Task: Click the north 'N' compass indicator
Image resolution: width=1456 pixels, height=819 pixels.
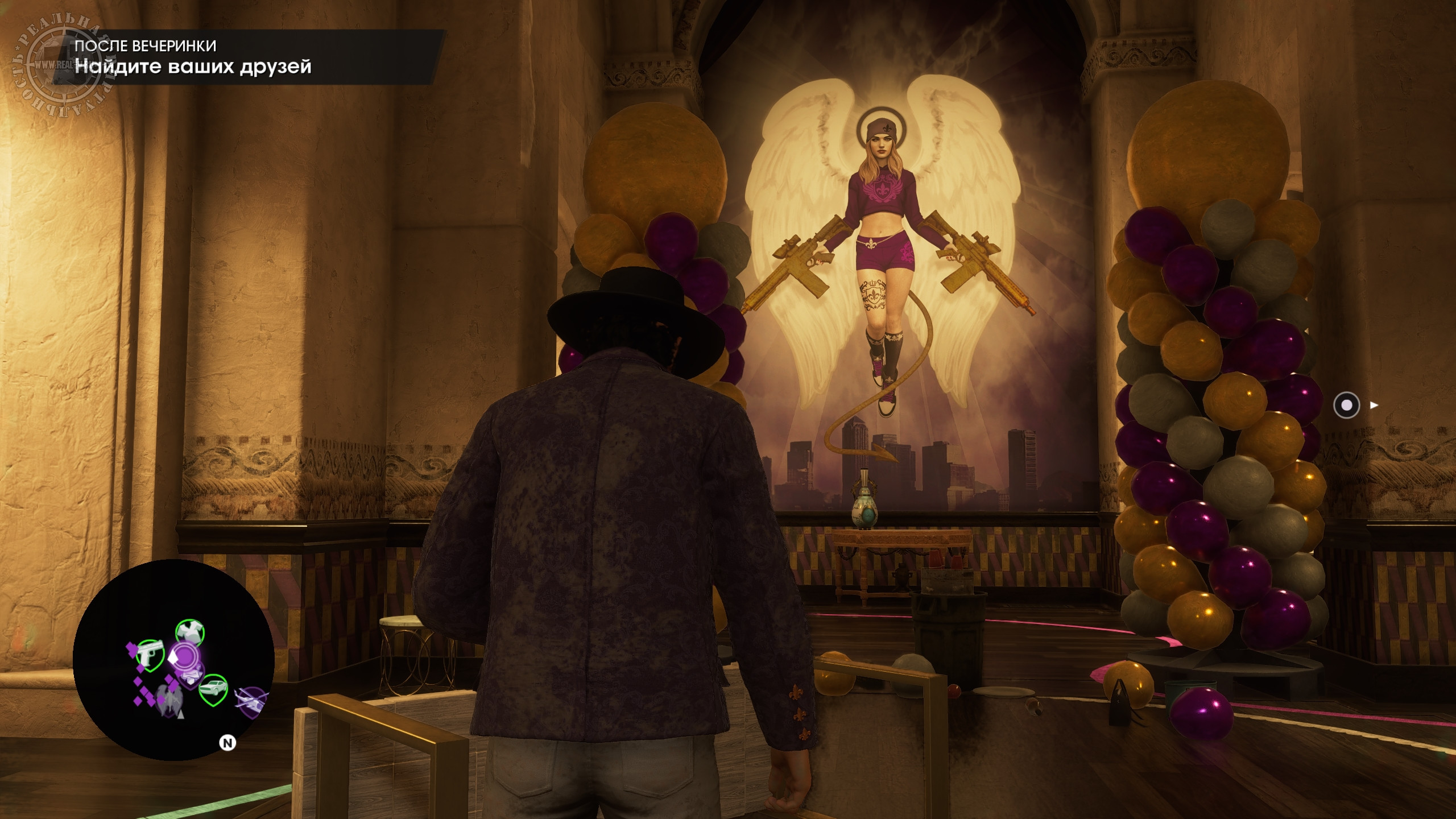Action: click(x=228, y=743)
